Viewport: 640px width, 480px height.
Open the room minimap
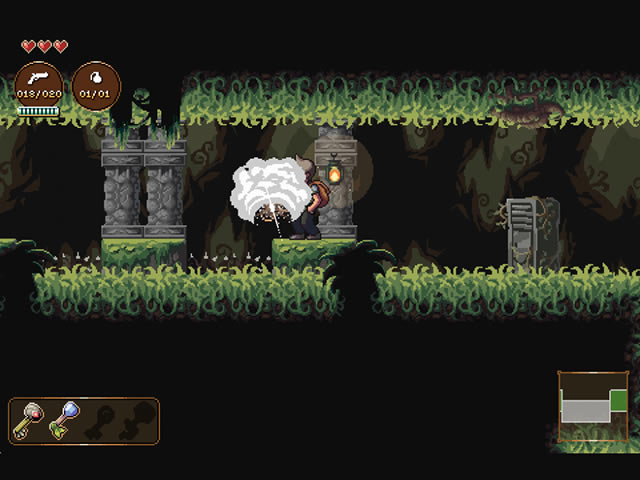(x=592, y=406)
